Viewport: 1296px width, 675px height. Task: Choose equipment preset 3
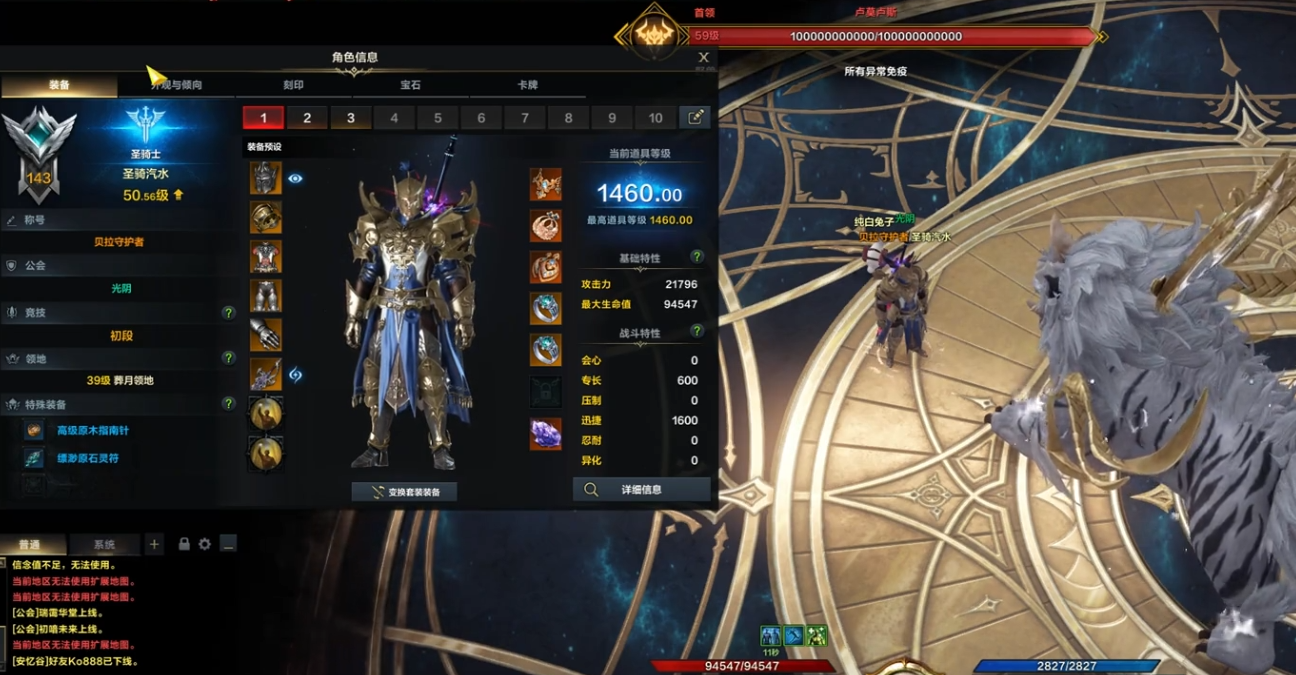pyautogui.click(x=351, y=118)
